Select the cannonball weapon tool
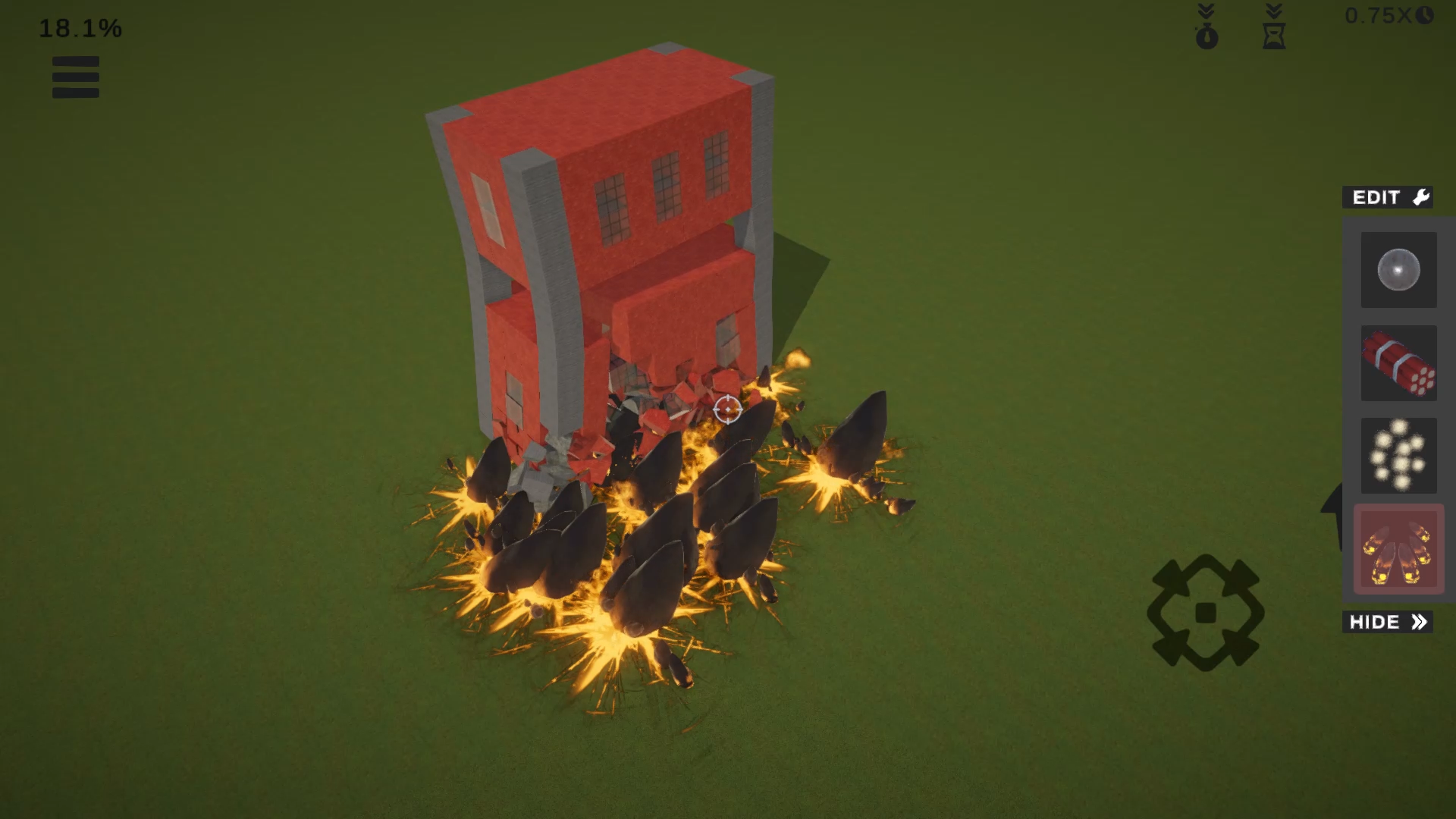This screenshot has width=1456, height=819. [x=1398, y=271]
